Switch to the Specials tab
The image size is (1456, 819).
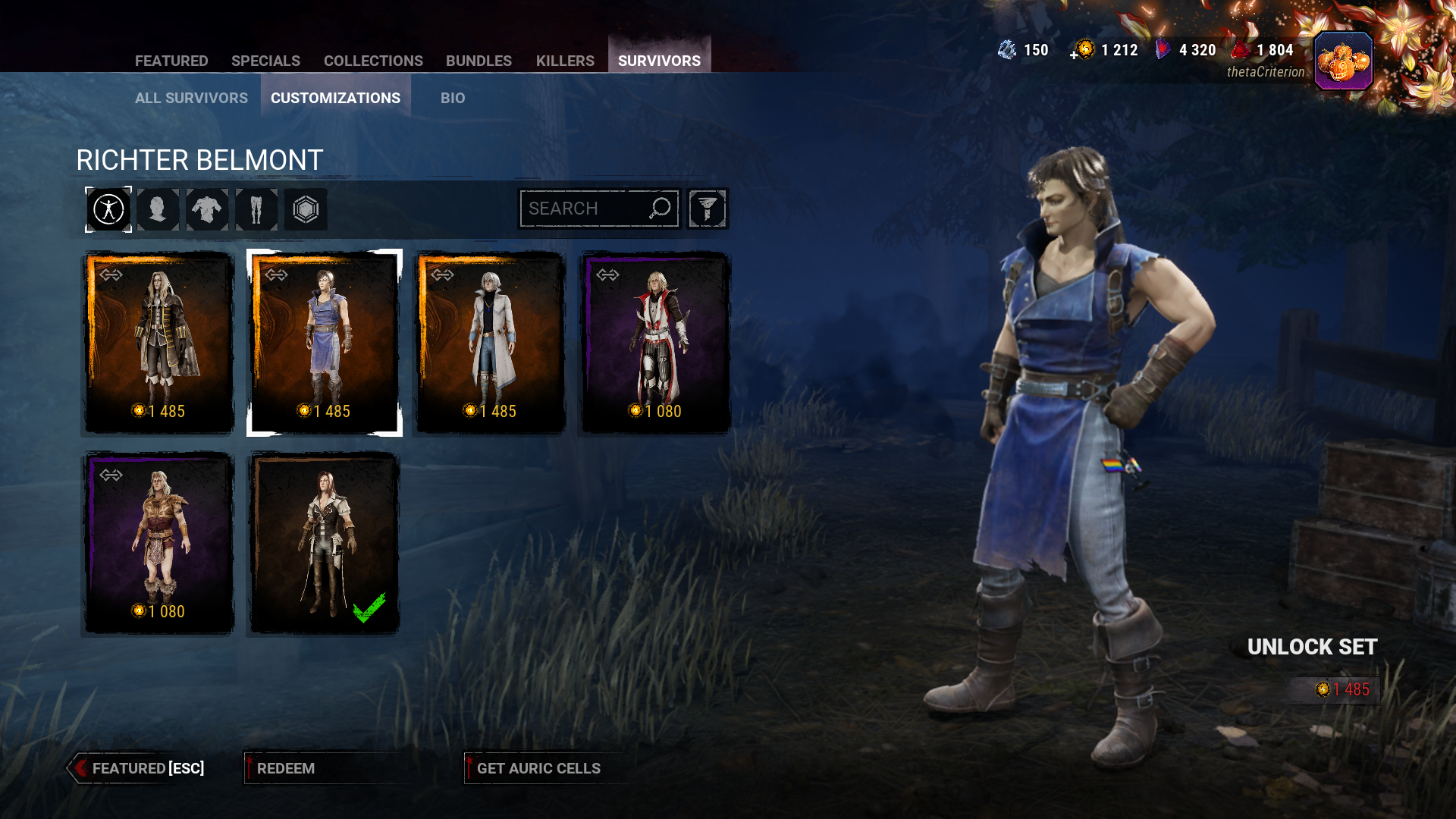tap(265, 61)
